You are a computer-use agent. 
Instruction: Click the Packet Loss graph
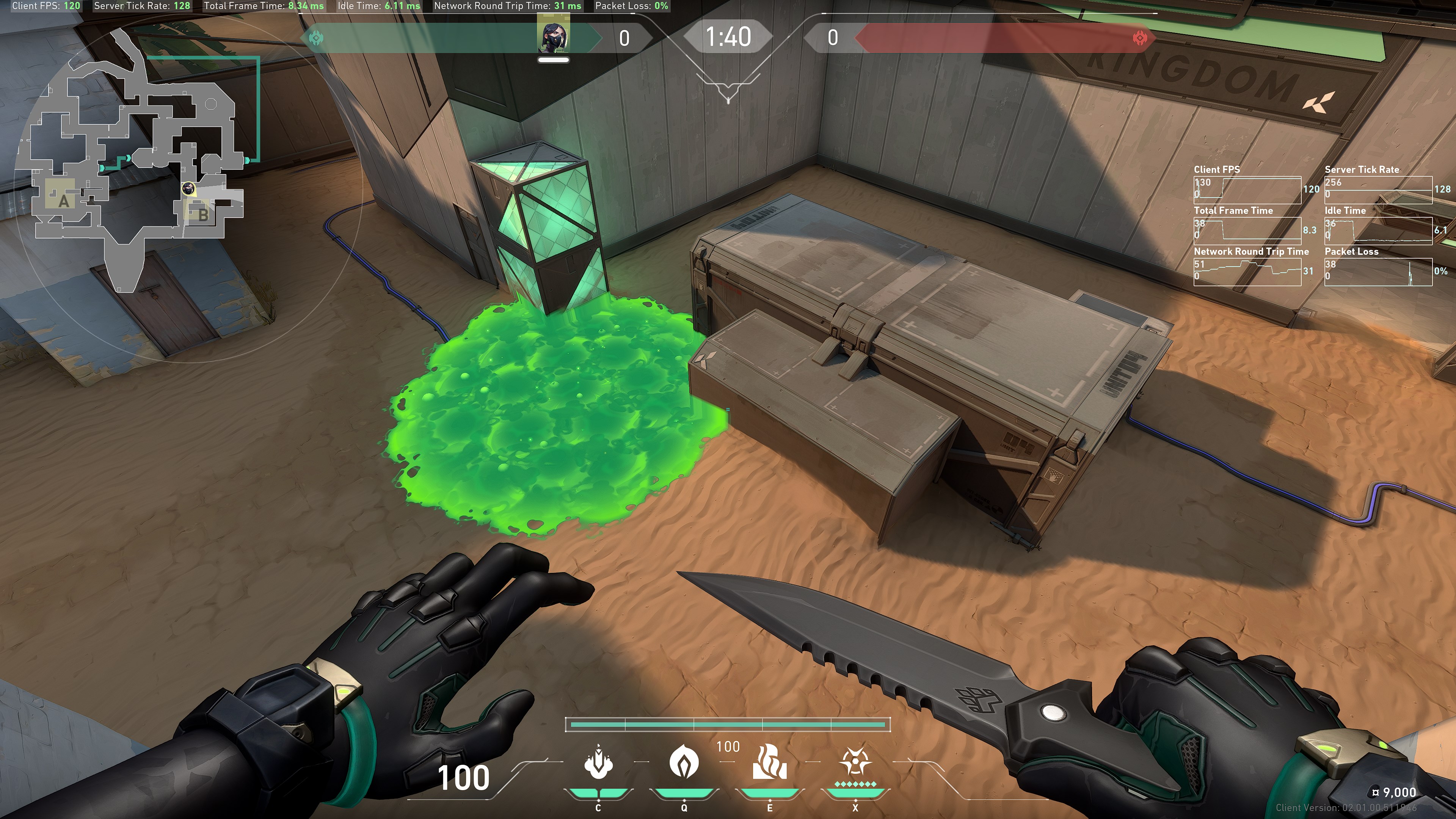[1378, 272]
